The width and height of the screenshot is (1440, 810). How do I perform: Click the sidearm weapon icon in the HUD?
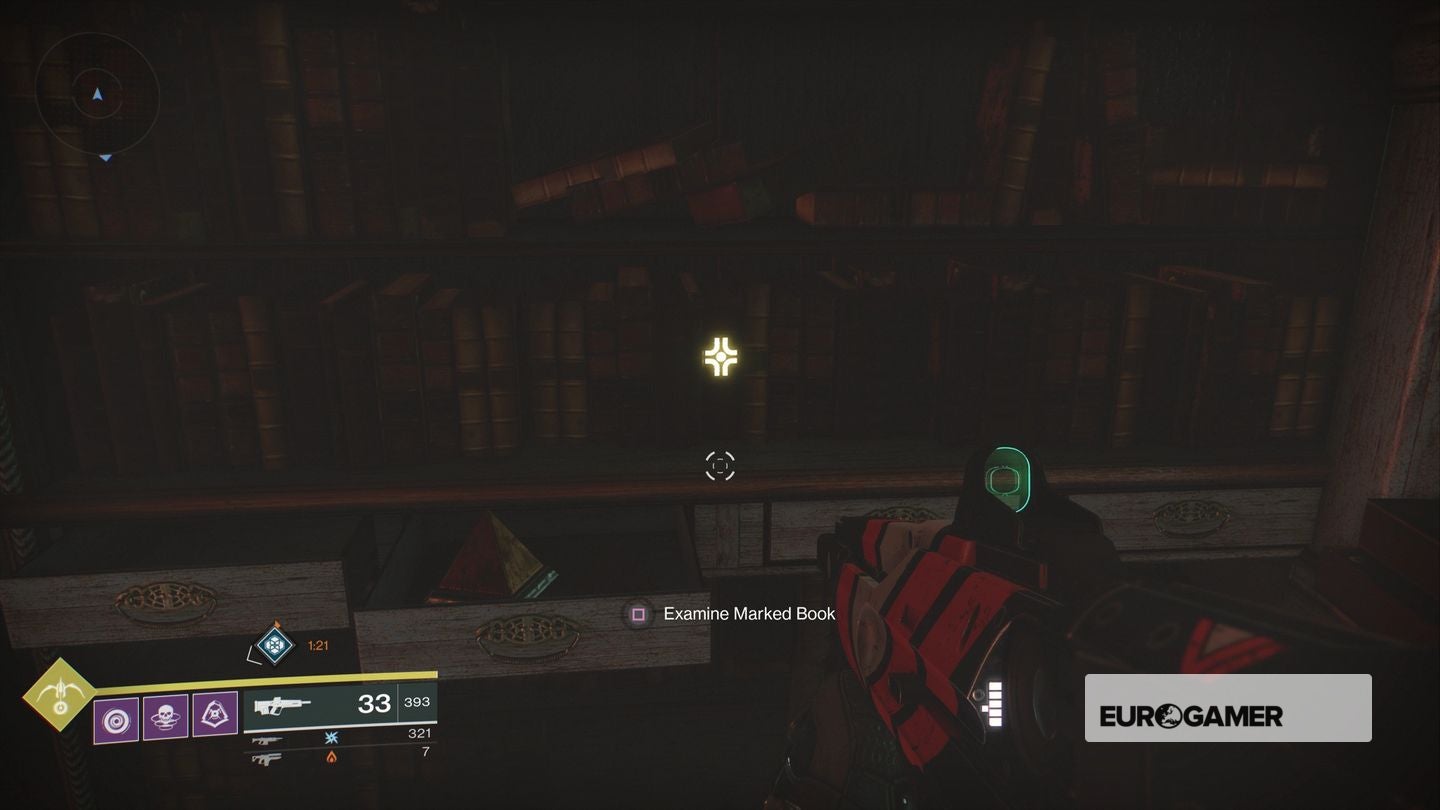(x=268, y=741)
